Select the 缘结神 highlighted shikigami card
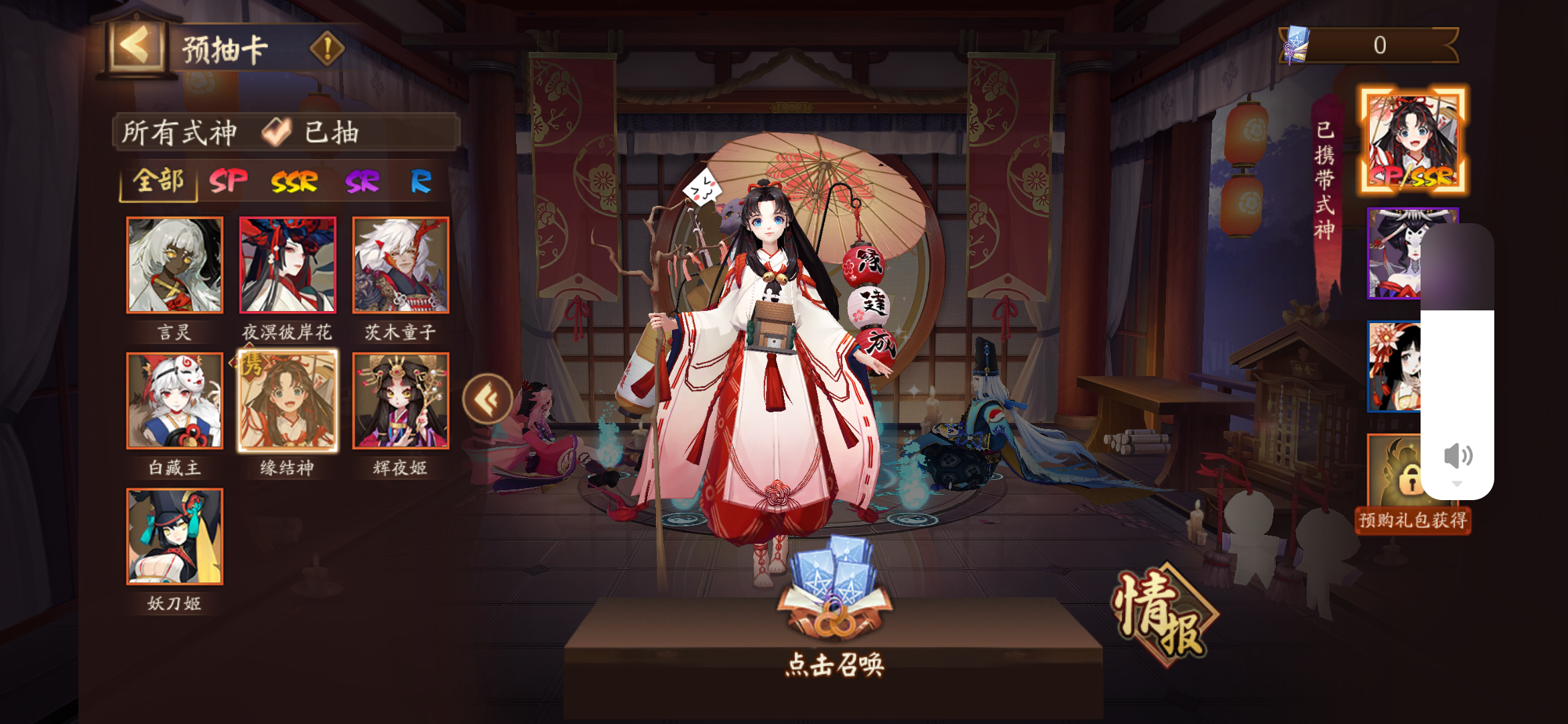This screenshot has width=1568, height=724. point(288,399)
